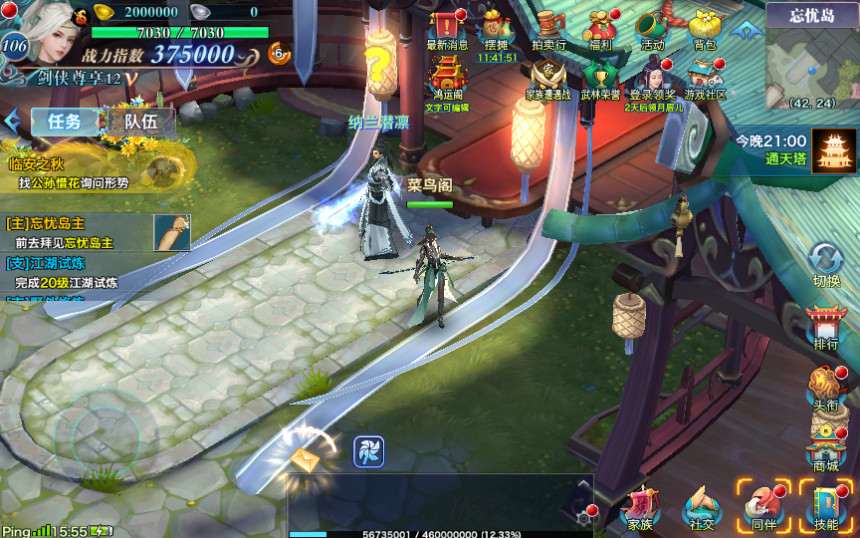Open the 活动 events menu
Screen dimensions: 860x538
click(x=652, y=27)
